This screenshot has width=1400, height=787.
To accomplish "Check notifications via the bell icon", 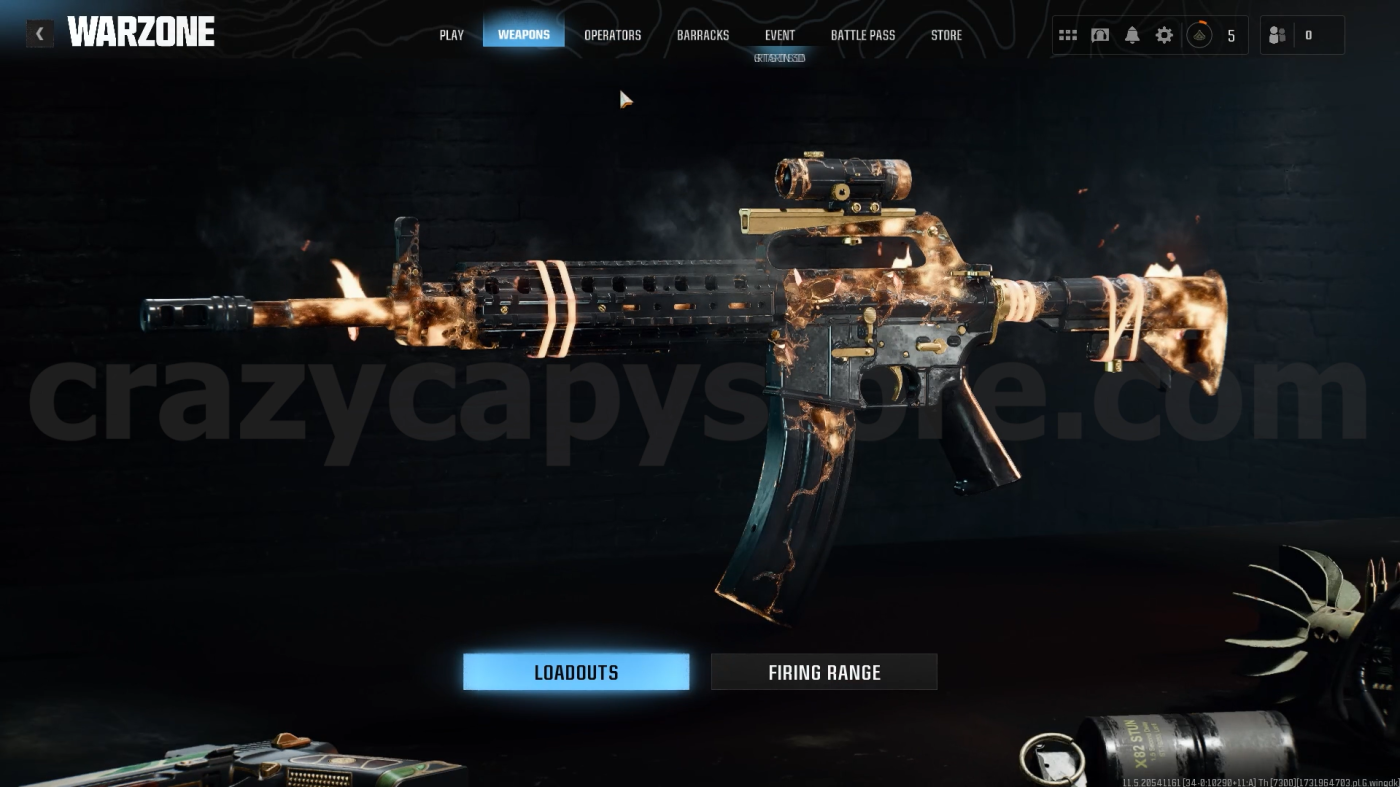I will pyautogui.click(x=1131, y=34).
